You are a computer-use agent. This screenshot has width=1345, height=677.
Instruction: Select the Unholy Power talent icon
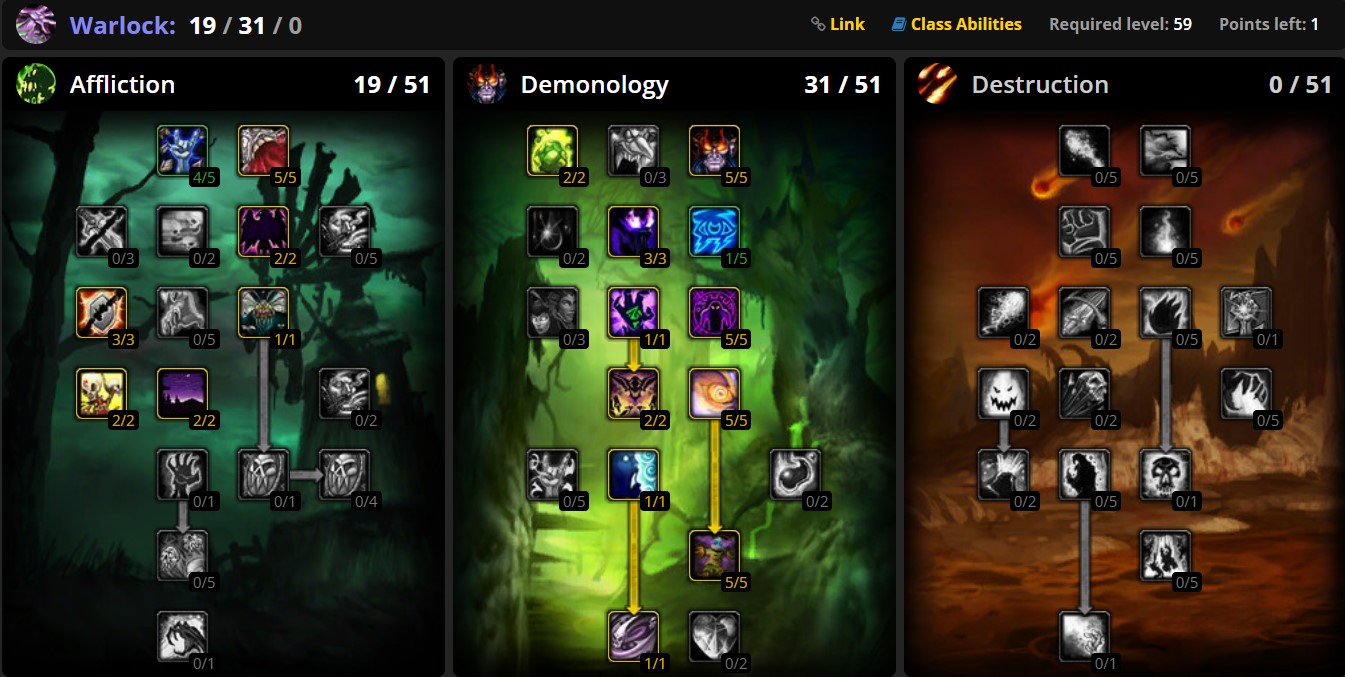pyautogui.click(x=714, y=393)
